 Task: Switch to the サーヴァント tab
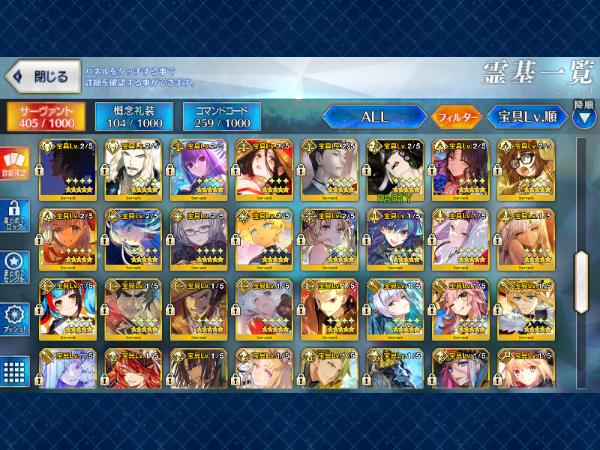click(x=45, y=117)
